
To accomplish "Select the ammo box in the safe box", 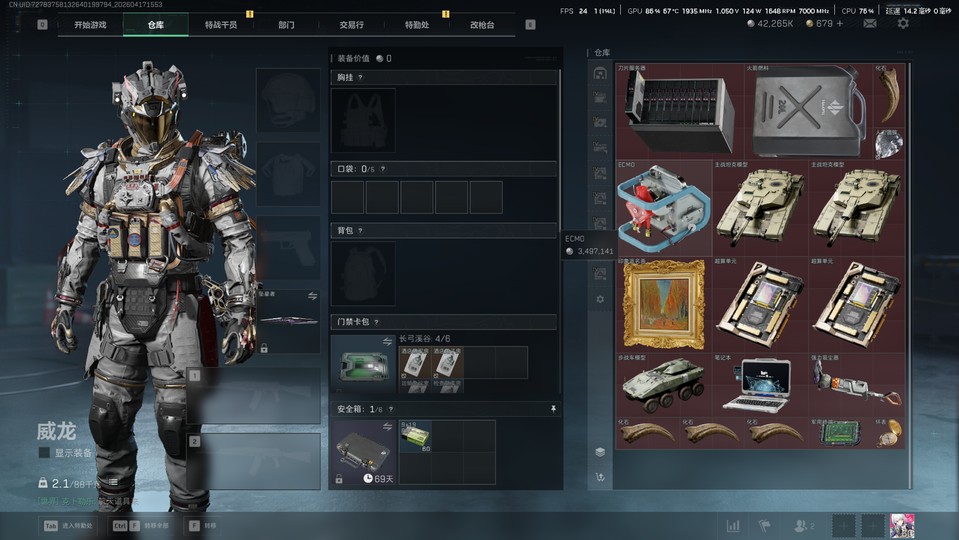I will pos(416,436).
